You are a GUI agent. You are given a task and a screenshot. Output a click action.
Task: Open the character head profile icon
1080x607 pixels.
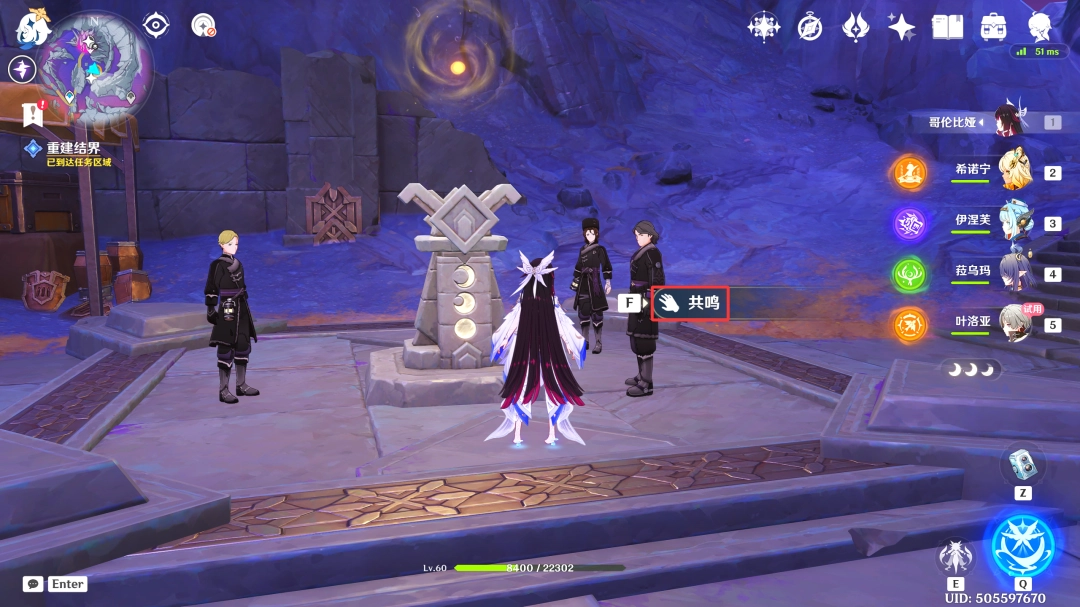[1040, 27]
